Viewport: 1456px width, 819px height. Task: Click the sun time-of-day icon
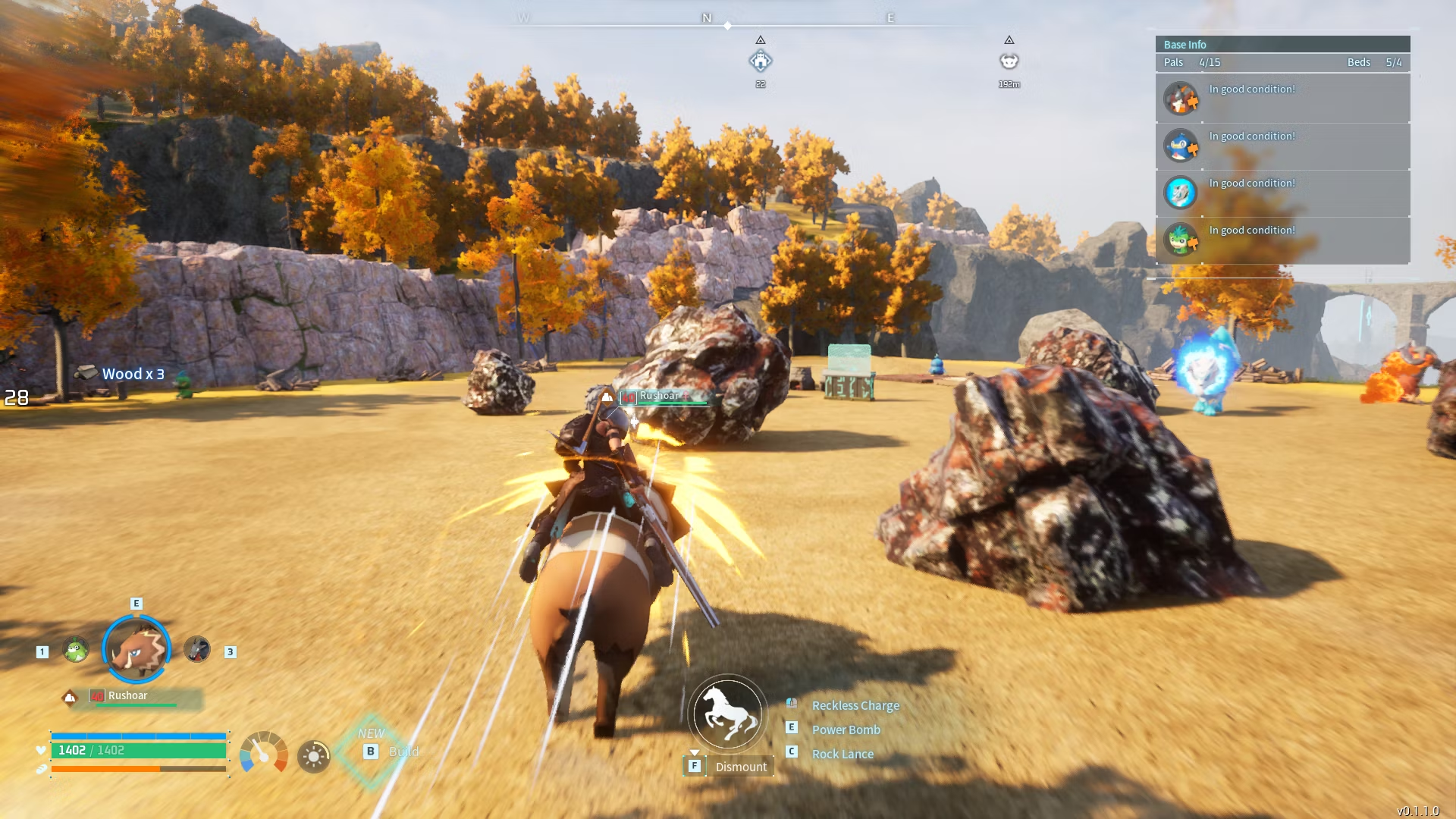pyautogui.click(x=313, y=756)
